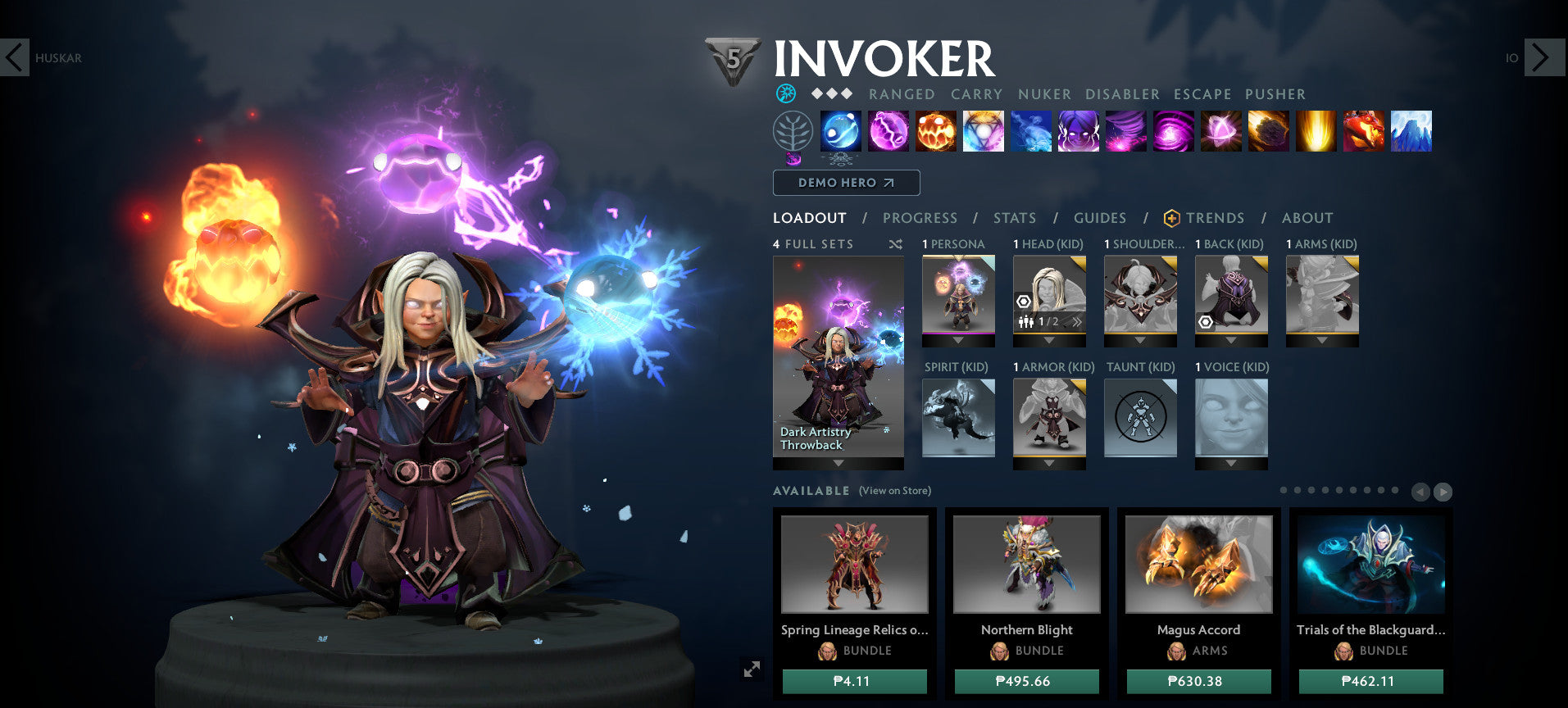The height and width of the screenshot is (708, 1568).
Task: Switch style 1/2 on the Head (Kid) item
Action: (1048, 322)
